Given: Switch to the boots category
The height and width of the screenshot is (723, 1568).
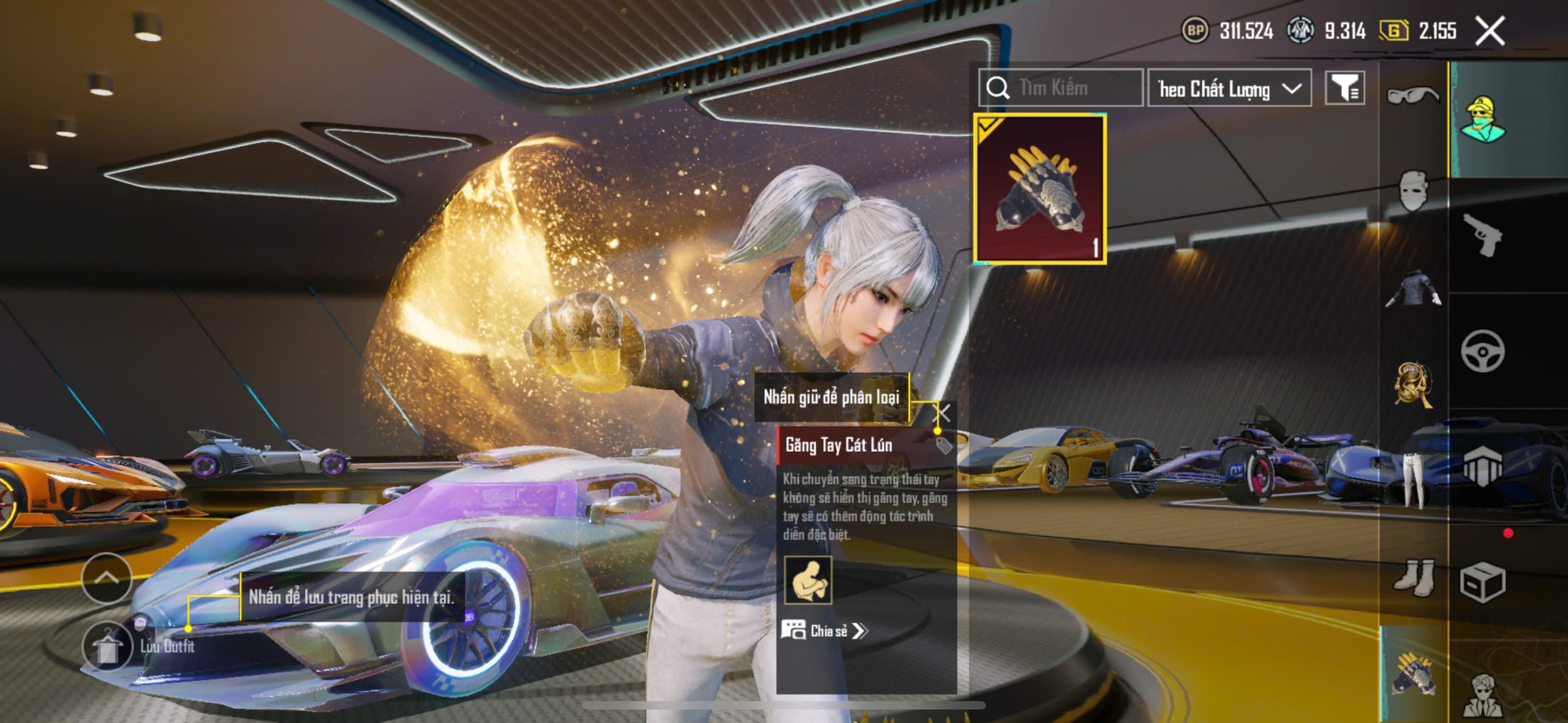Looking at the screenshot, I should pyautogui.click(x=1414, y=577).
